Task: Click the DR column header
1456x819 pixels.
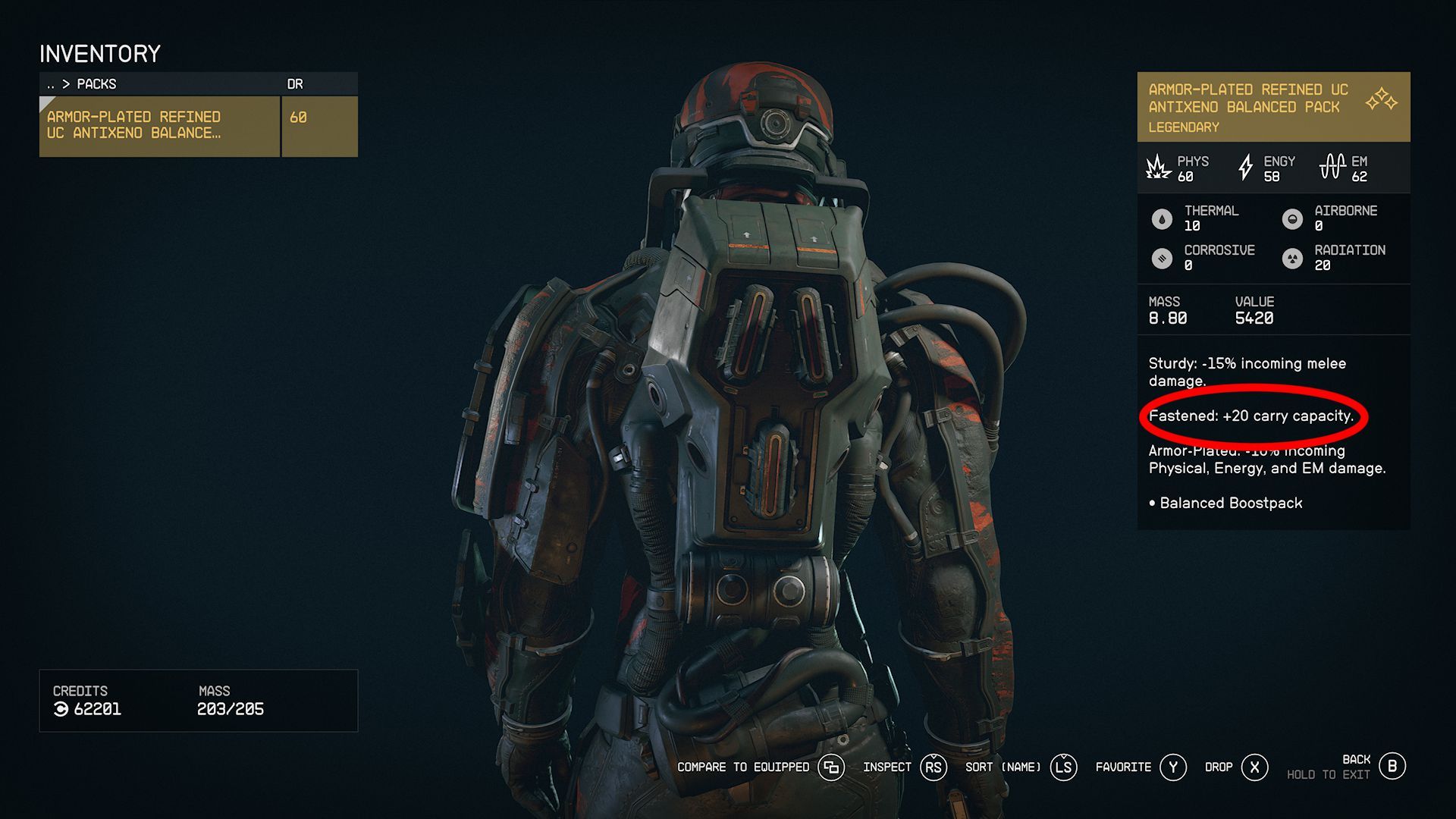Action: pos(295,84)
